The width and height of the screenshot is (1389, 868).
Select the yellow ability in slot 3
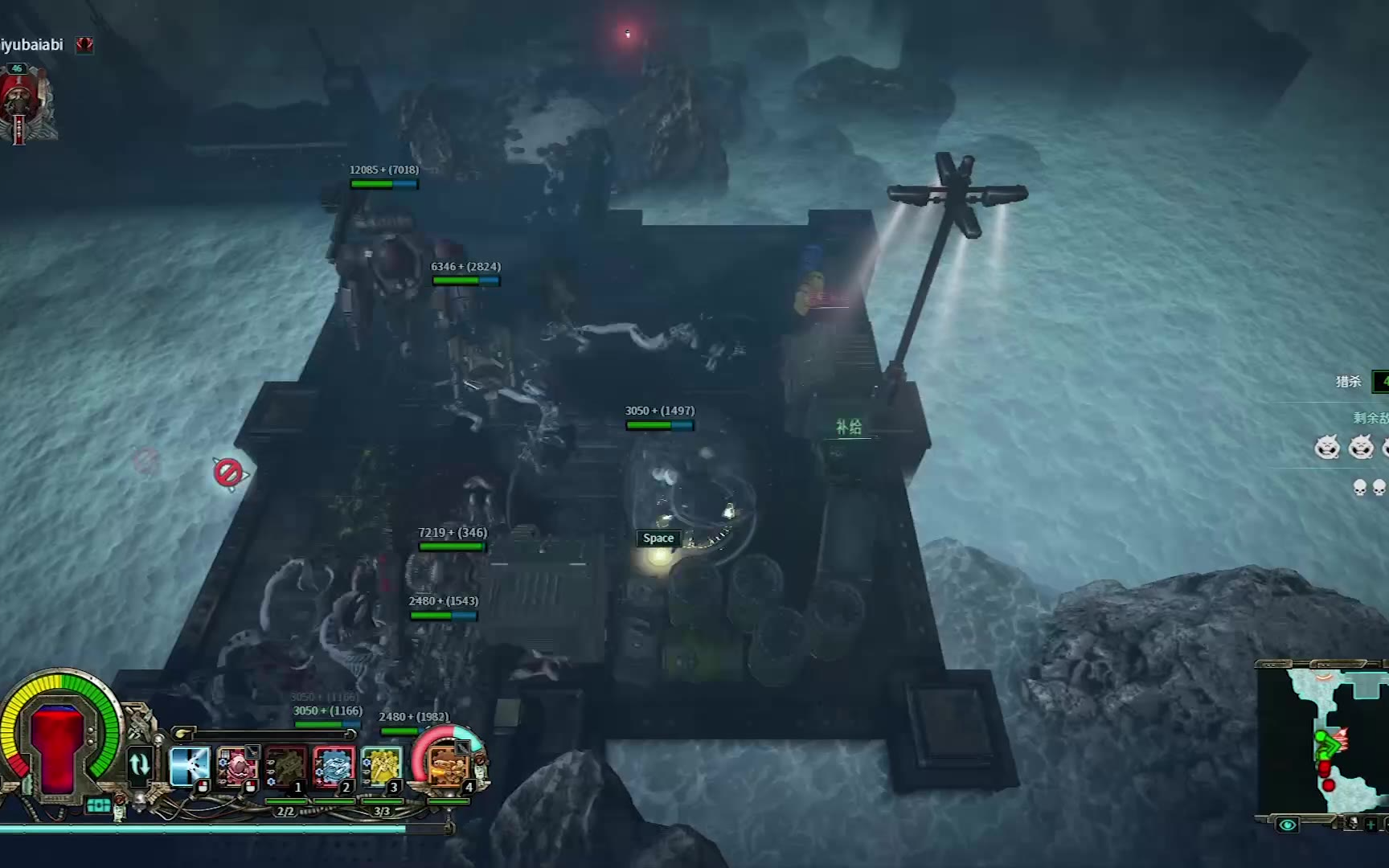(x=381, y=767)
